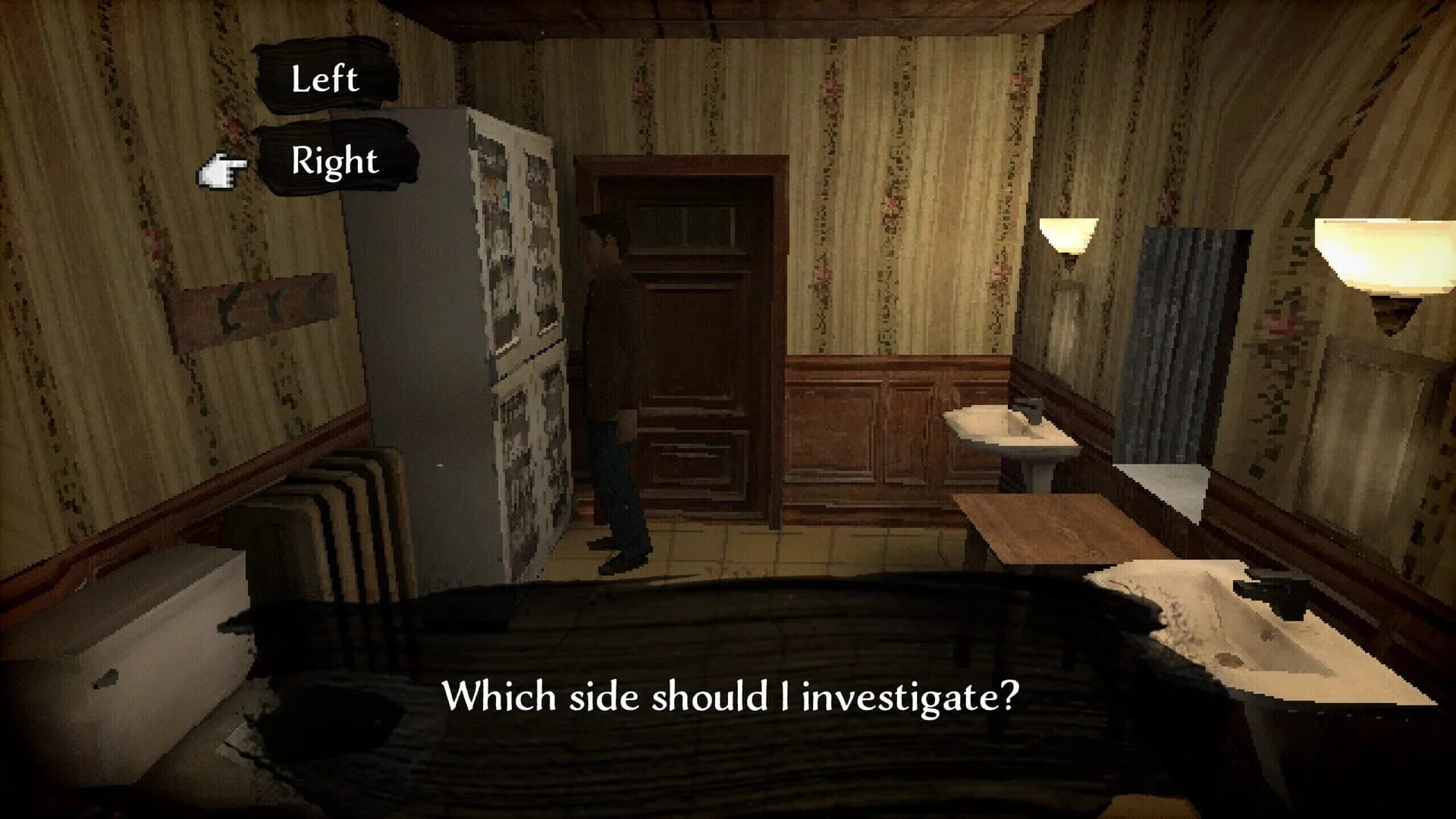Screen dimensions: 1456x819
Task: Select the Right dialogue option
Action: 334,161
